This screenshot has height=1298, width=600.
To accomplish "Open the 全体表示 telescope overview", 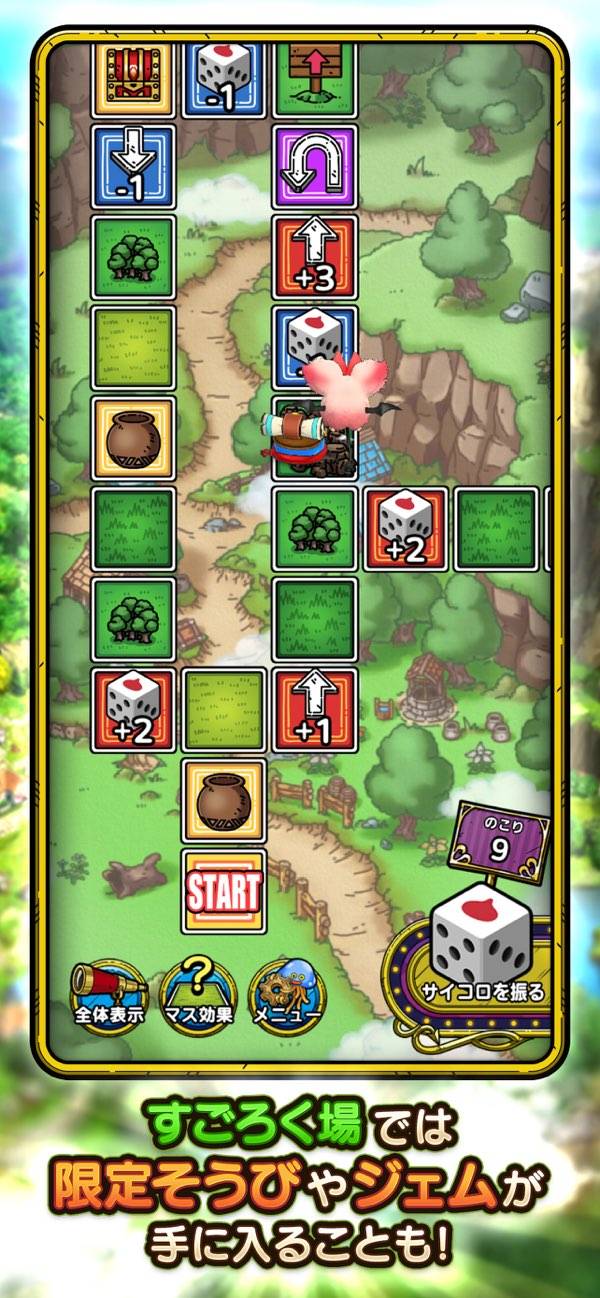I will pos(109,994).
